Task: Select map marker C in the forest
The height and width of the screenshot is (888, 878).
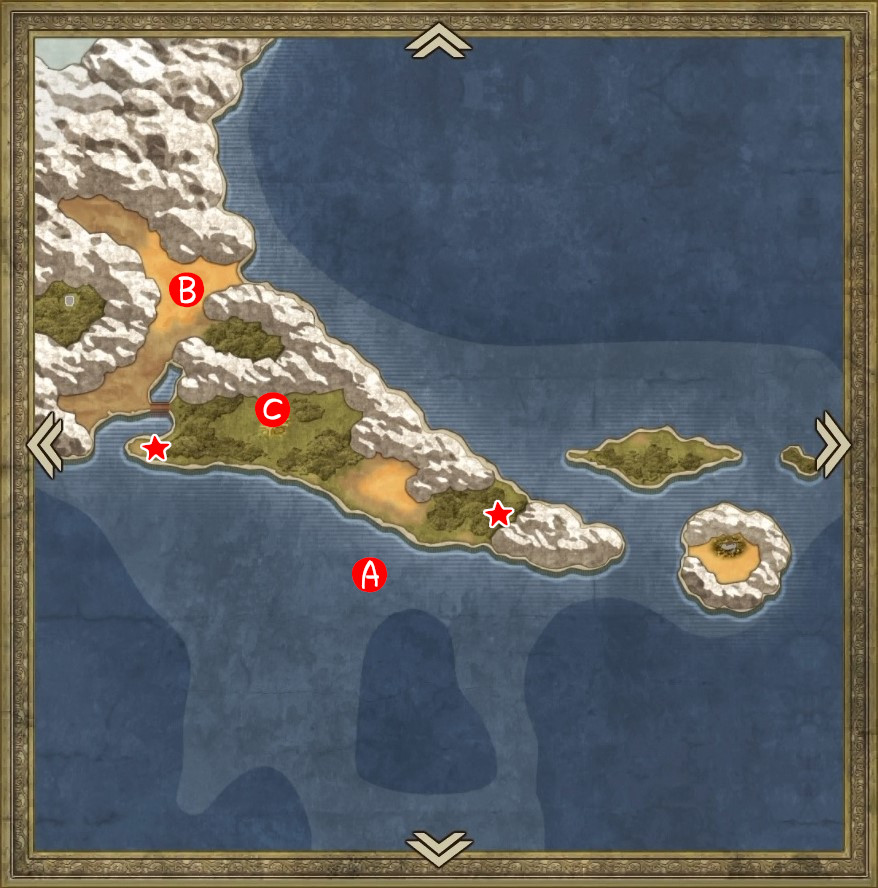Action: click(x=272, y=408)
